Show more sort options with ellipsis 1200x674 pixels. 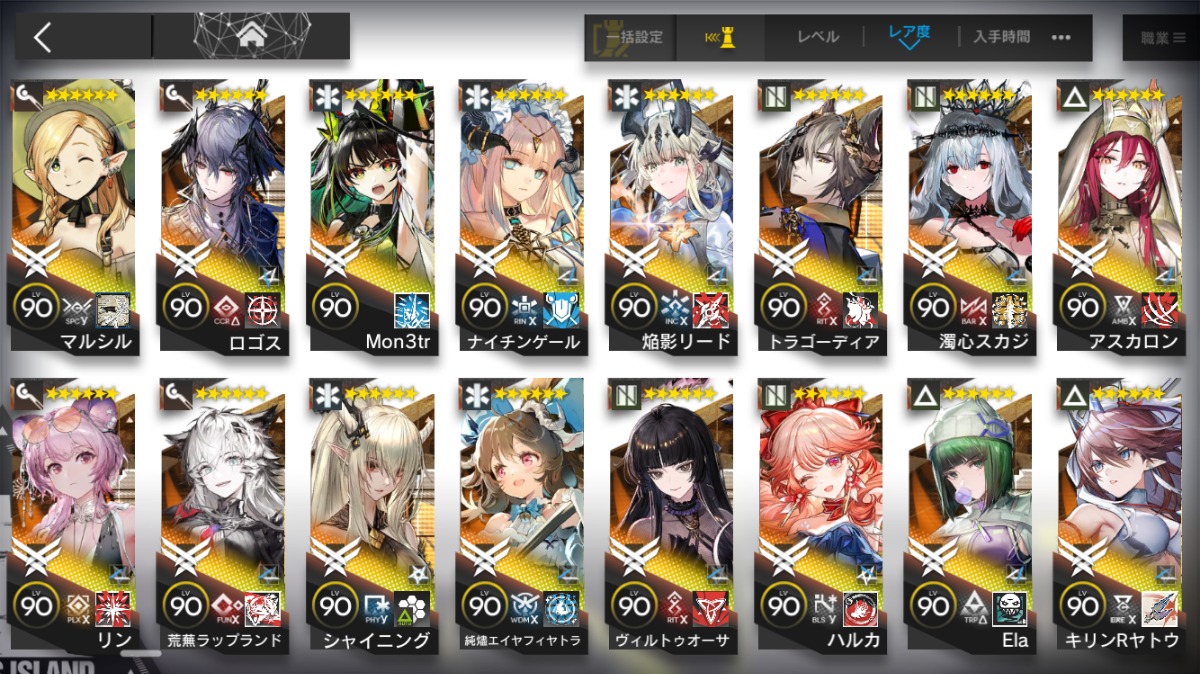(1061, 37)
